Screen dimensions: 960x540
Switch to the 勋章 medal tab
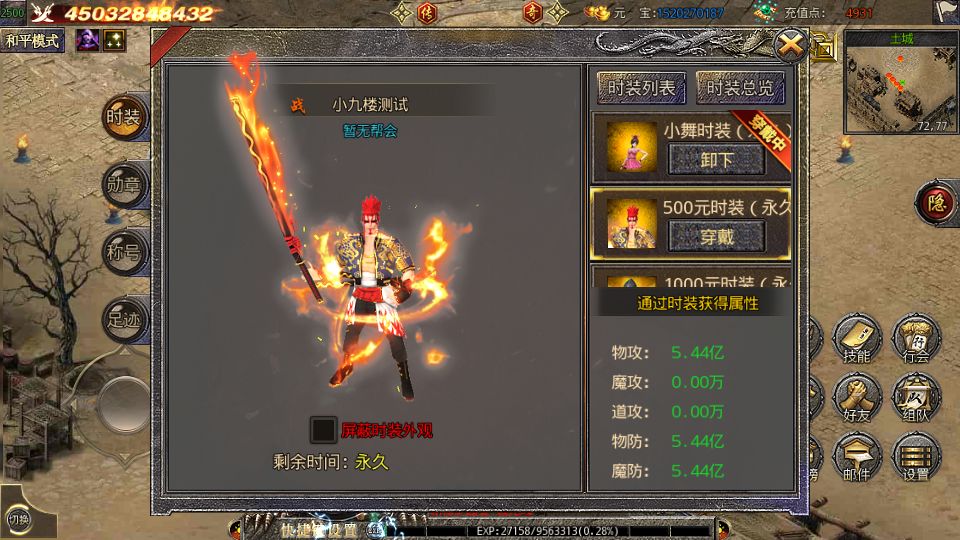(x=125, y=184)
